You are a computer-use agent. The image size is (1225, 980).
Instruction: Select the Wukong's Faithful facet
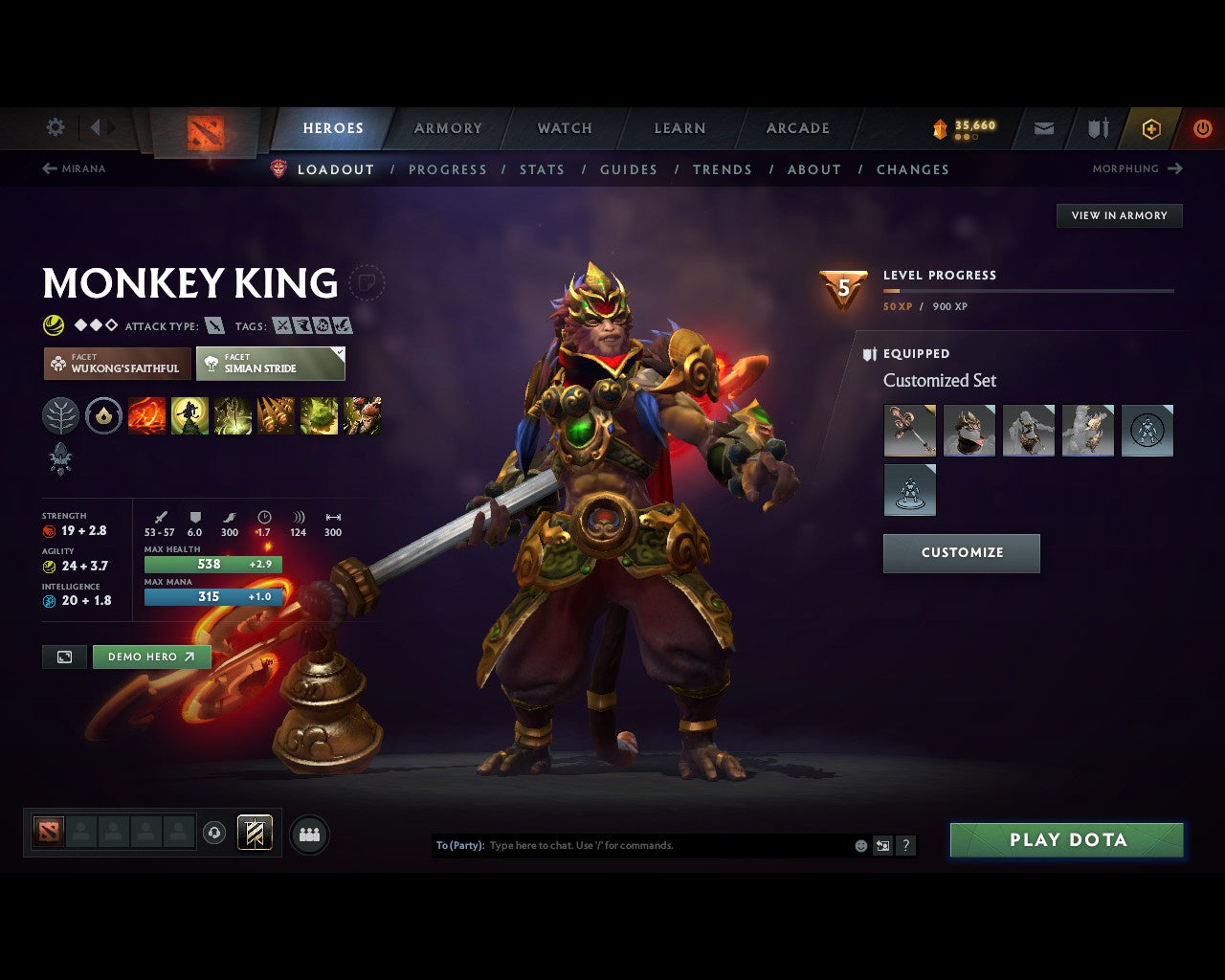pos(116,364)
